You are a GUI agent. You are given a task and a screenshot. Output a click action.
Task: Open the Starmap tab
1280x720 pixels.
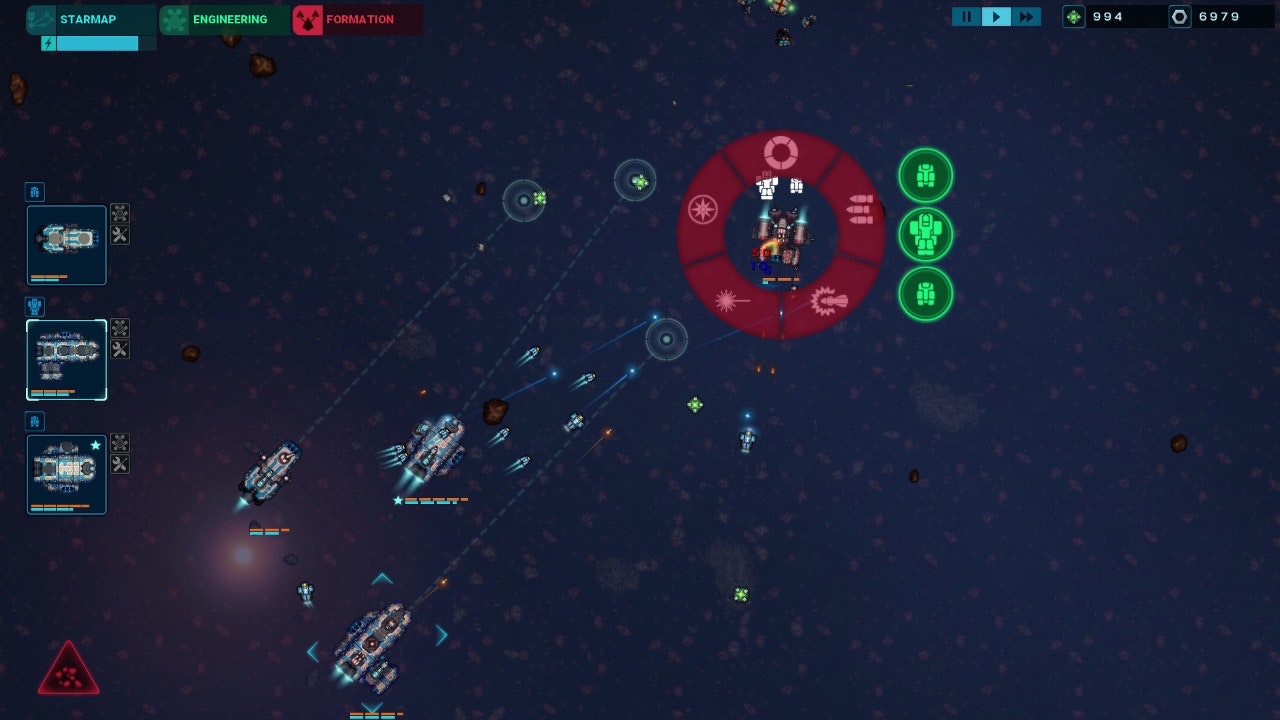91,19
